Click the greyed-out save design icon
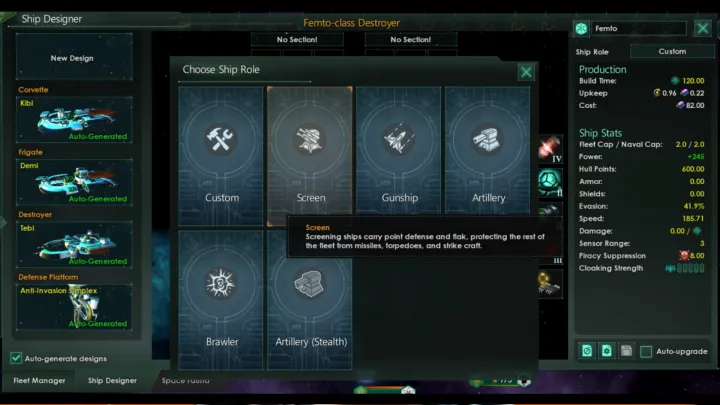Viewport: 720px width, 405px height. click(x=626, y=351)
